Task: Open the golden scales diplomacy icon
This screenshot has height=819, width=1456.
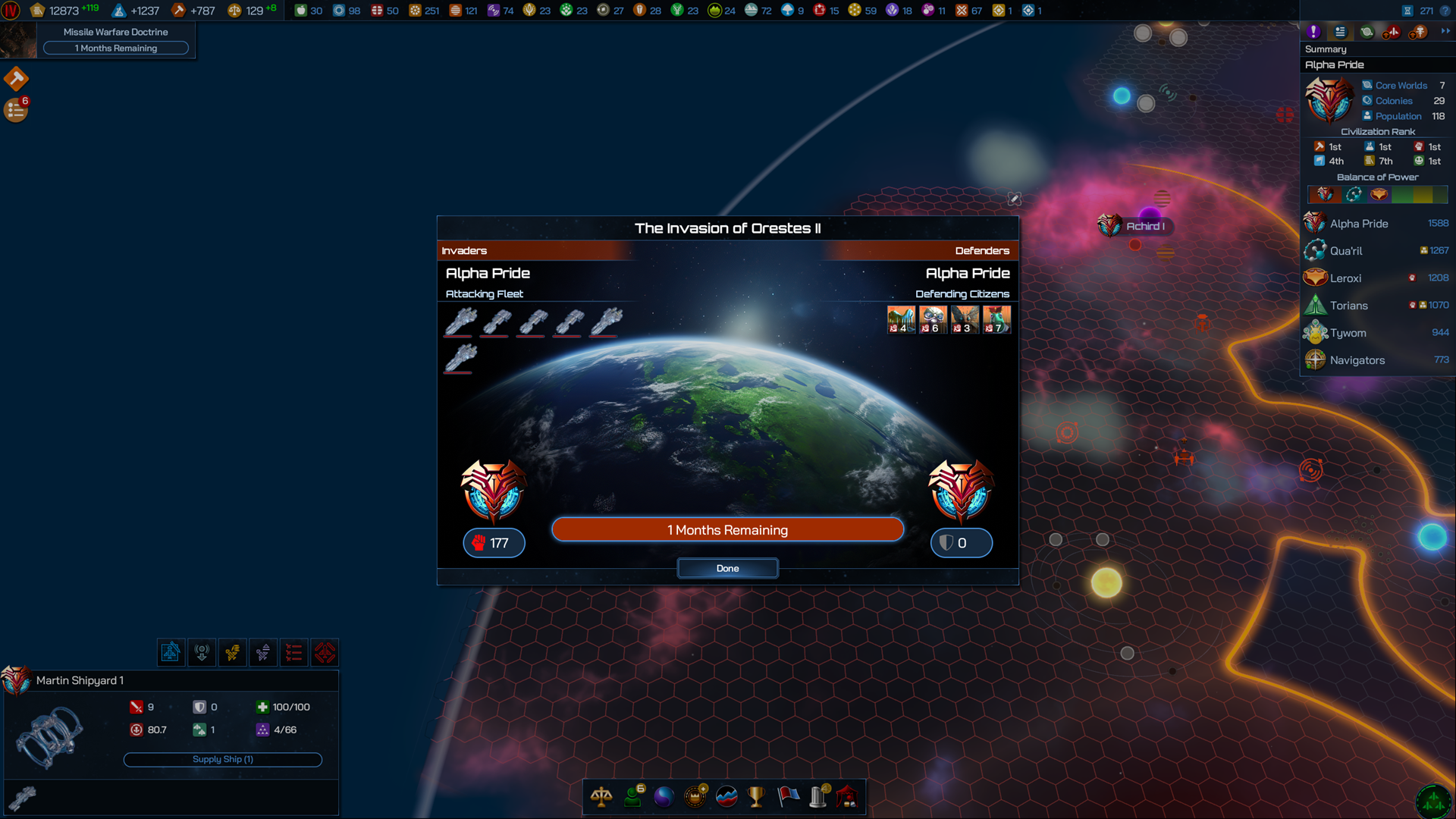Action: click(x=601, y=797)
